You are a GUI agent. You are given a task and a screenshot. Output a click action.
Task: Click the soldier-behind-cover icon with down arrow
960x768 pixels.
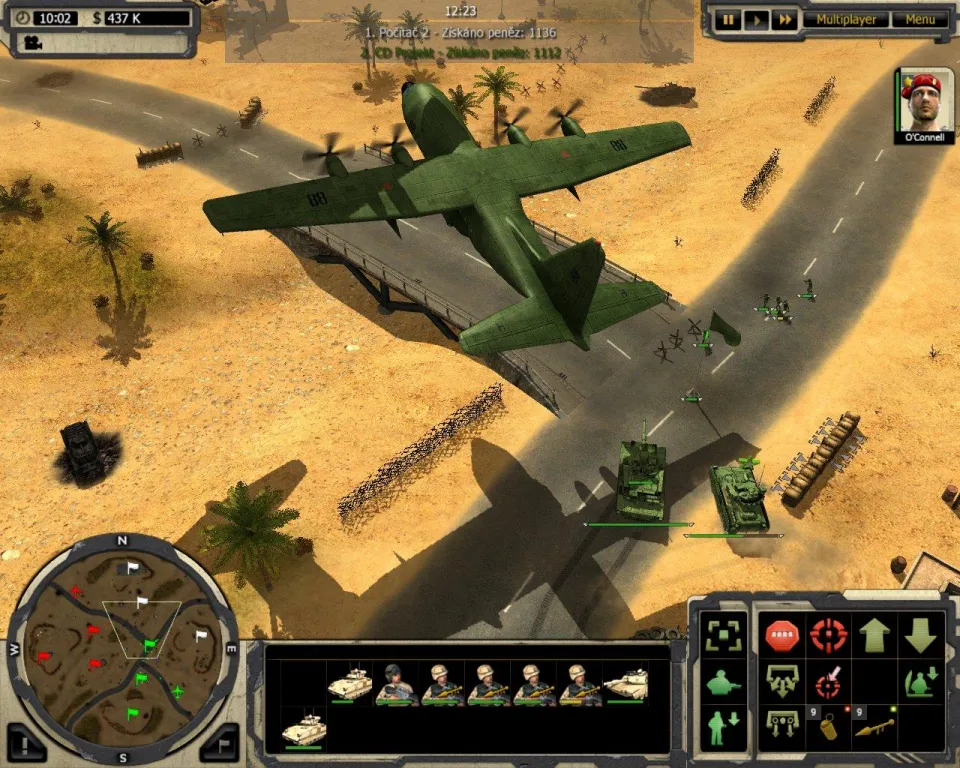point(921,682)
